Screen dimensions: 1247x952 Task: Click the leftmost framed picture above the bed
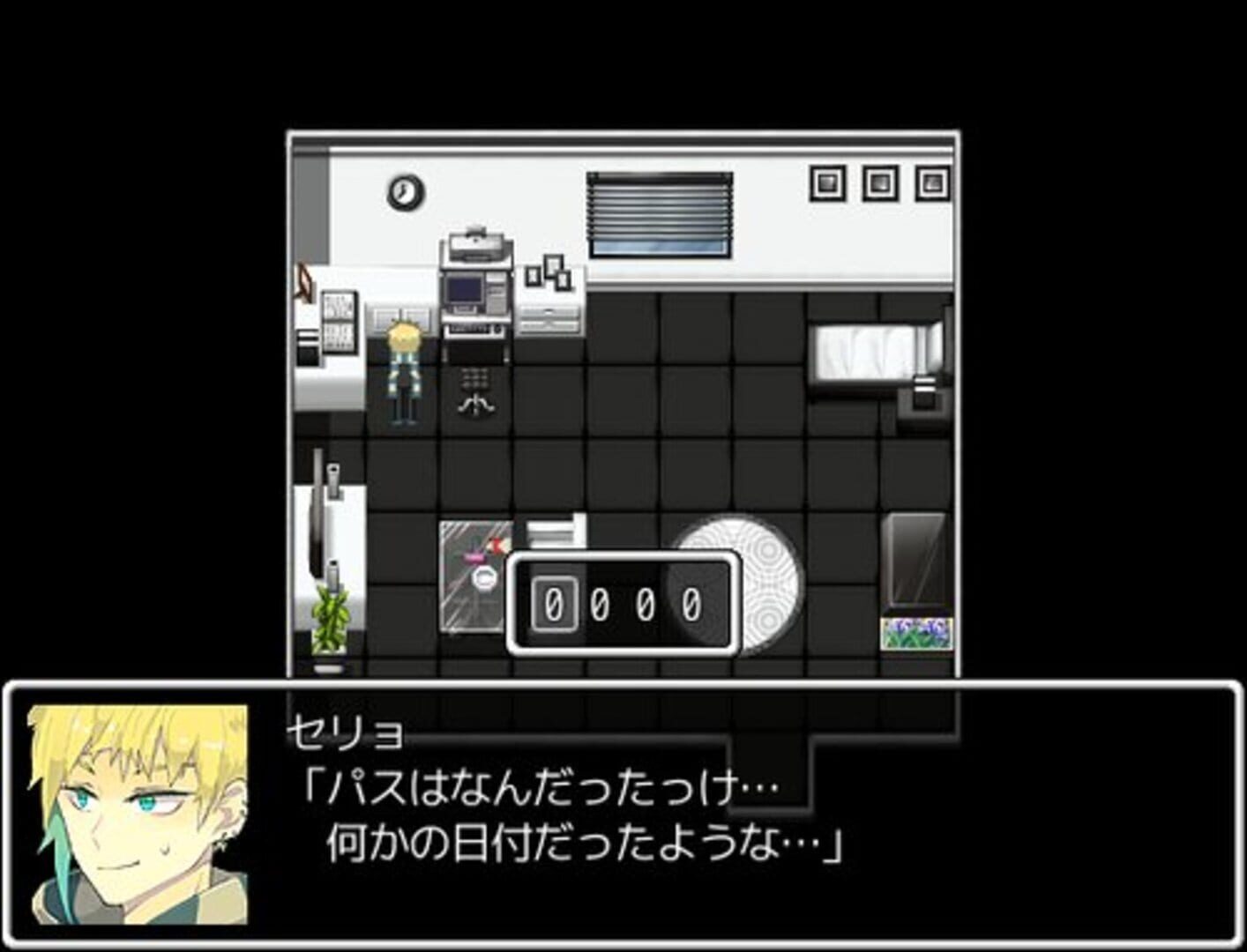tap(826, 181)
